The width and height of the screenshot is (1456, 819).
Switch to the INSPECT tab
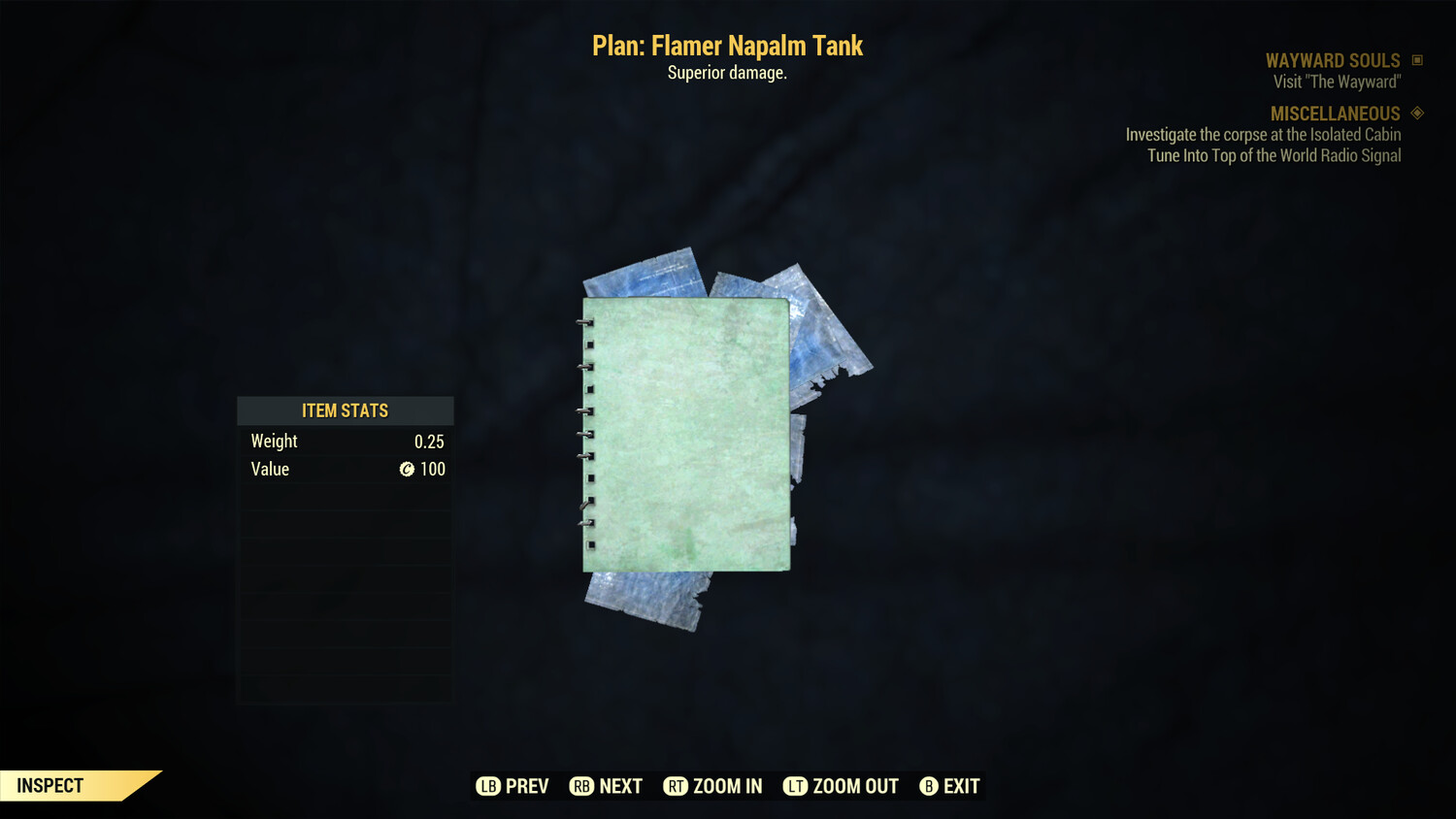point(50,785)
